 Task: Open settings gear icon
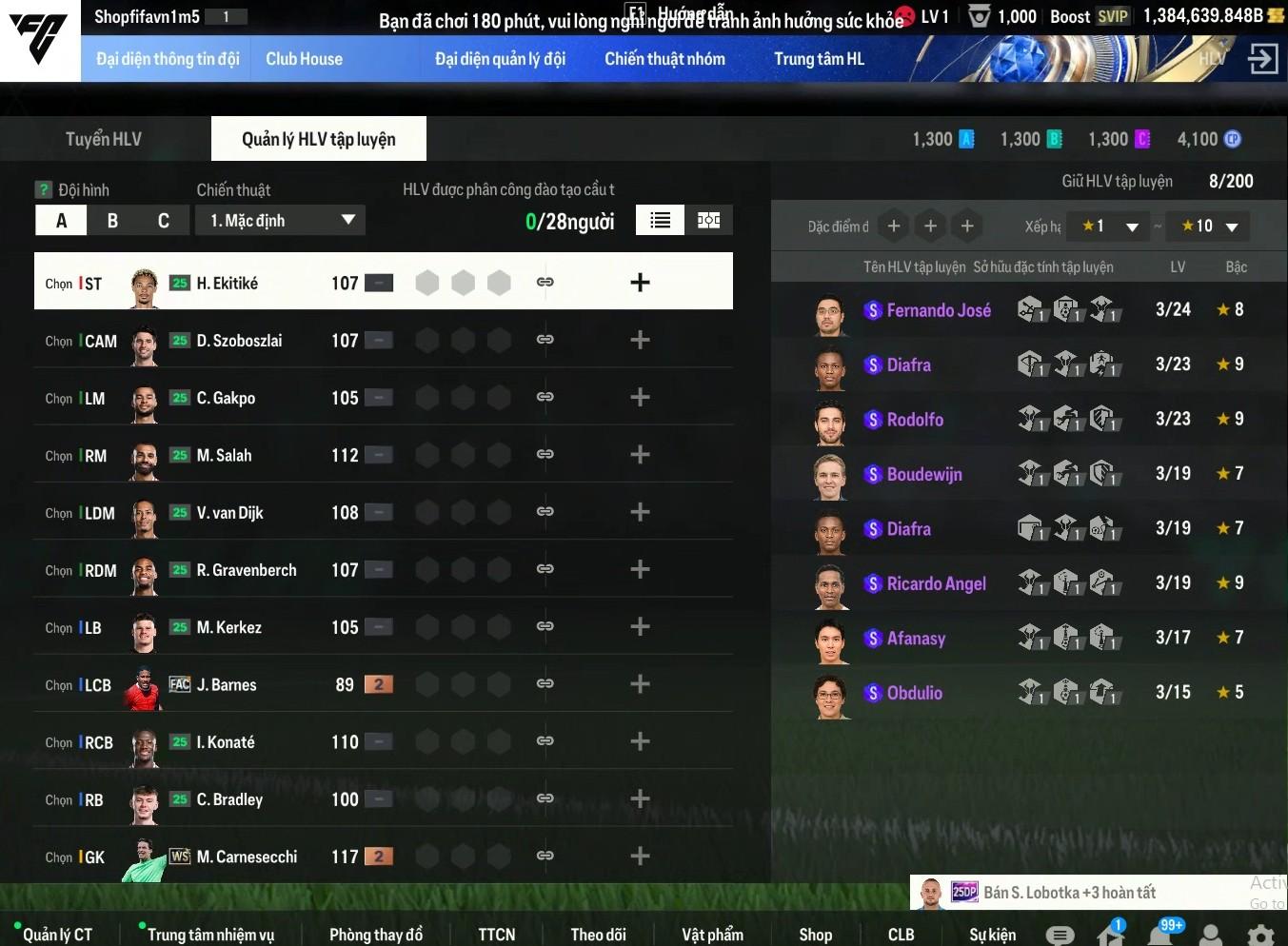[x=1260, y=935]
